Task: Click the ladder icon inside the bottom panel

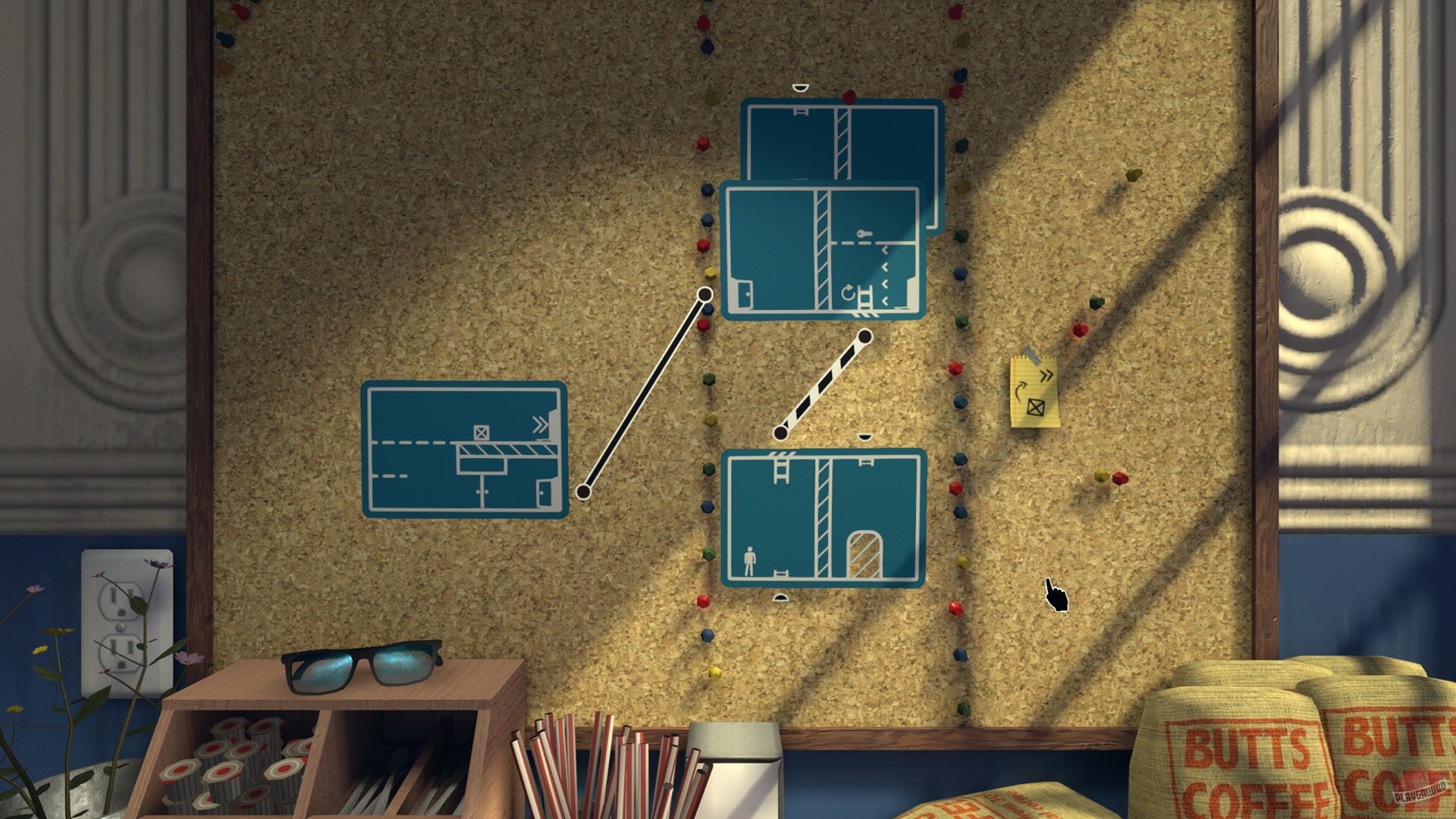Action: click(x=782, y=470)
